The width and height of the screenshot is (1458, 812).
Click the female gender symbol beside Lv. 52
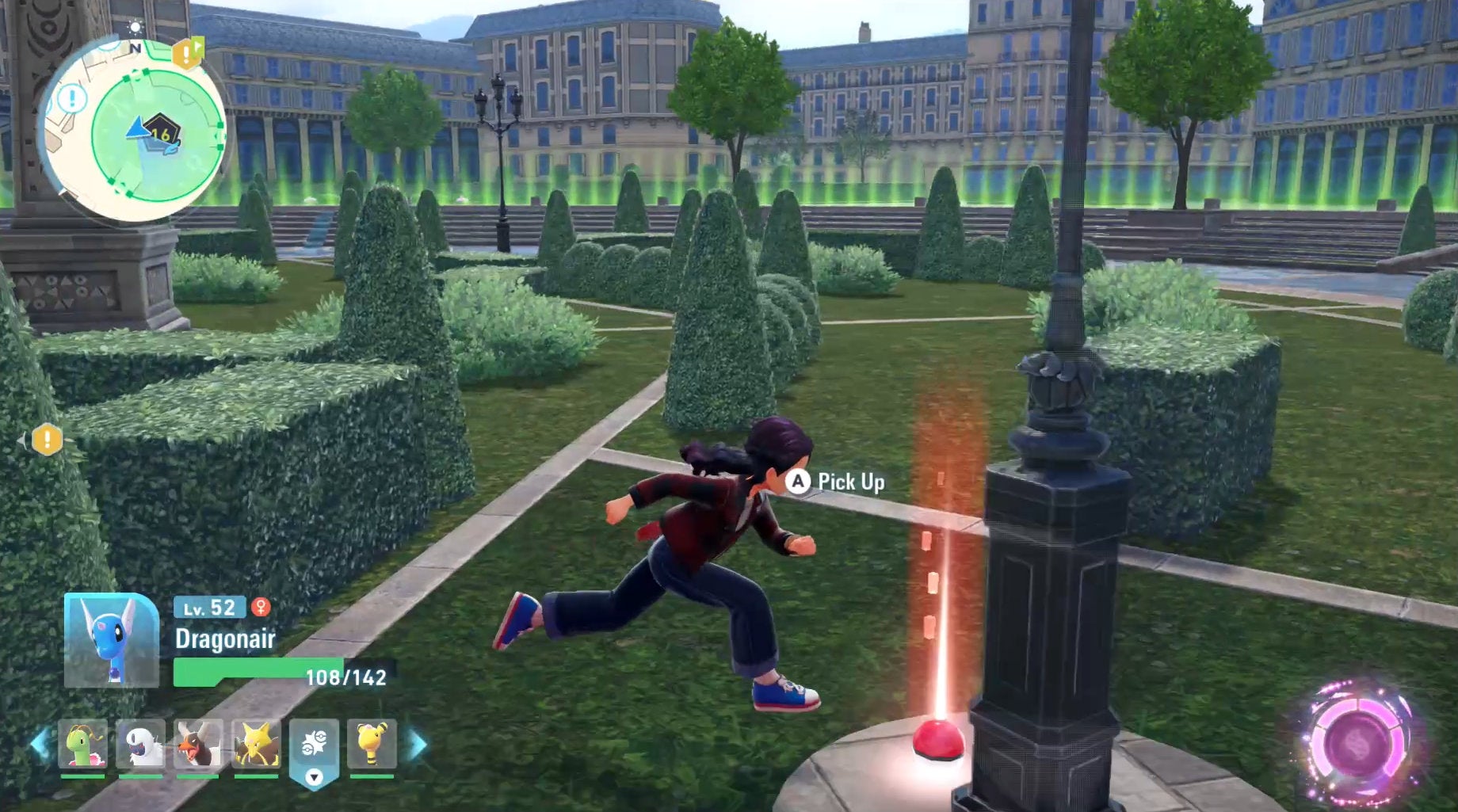tap(263, 608)
